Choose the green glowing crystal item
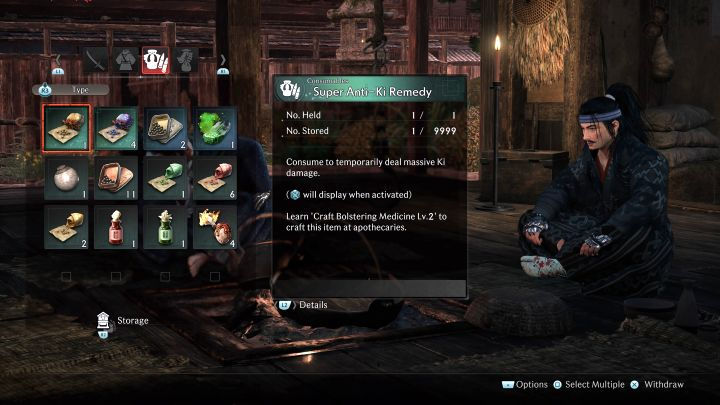 [x=215, y=128]
